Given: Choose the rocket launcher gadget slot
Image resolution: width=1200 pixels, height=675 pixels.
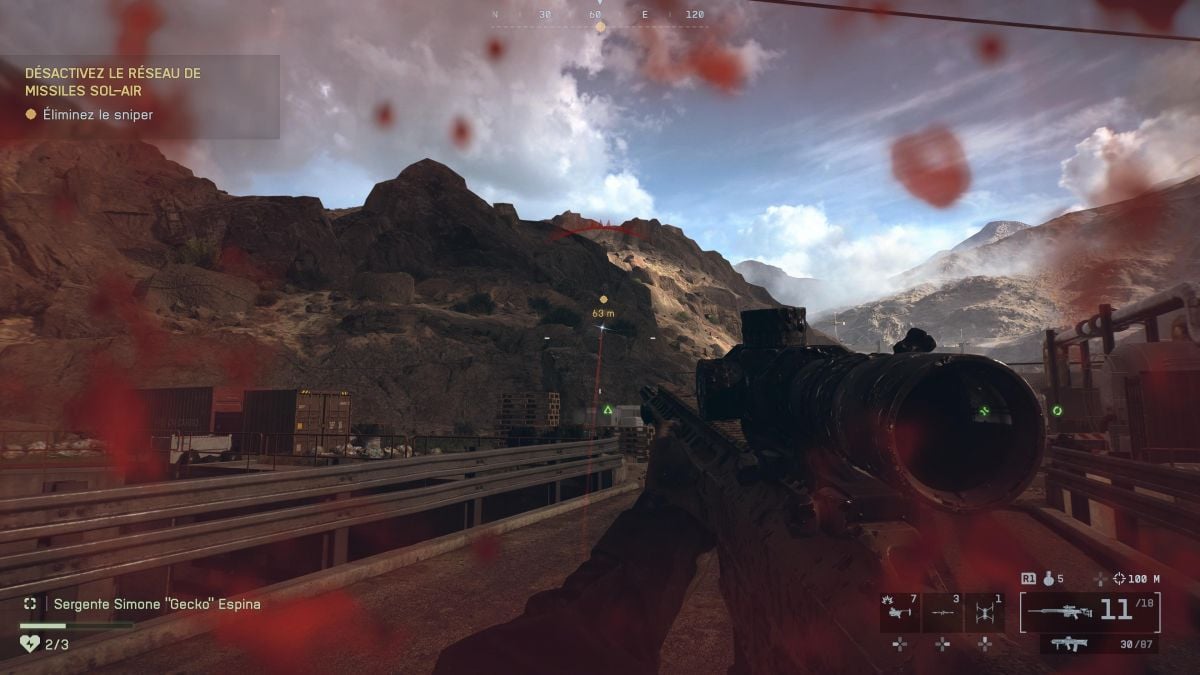Looking at the screenshot, I should (942, 612).
